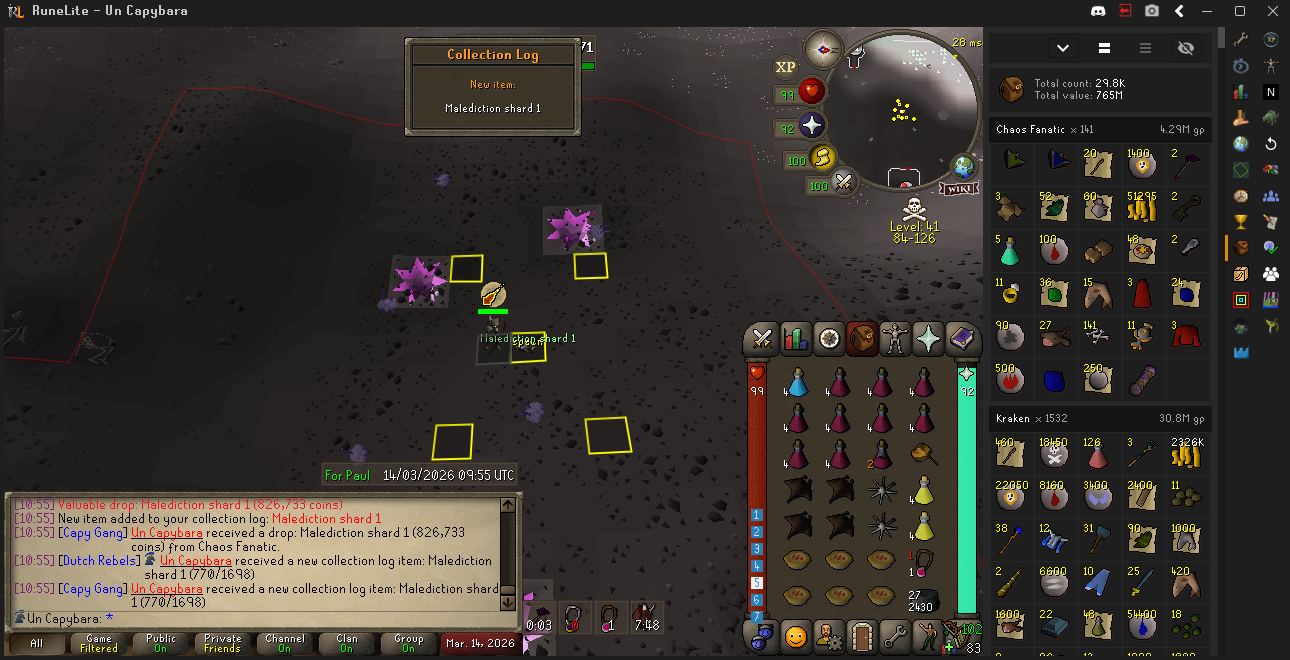The height and width of the screenshot is (660, 1290).
Task: Switch chat to the Clan filter
Action: 347,643
